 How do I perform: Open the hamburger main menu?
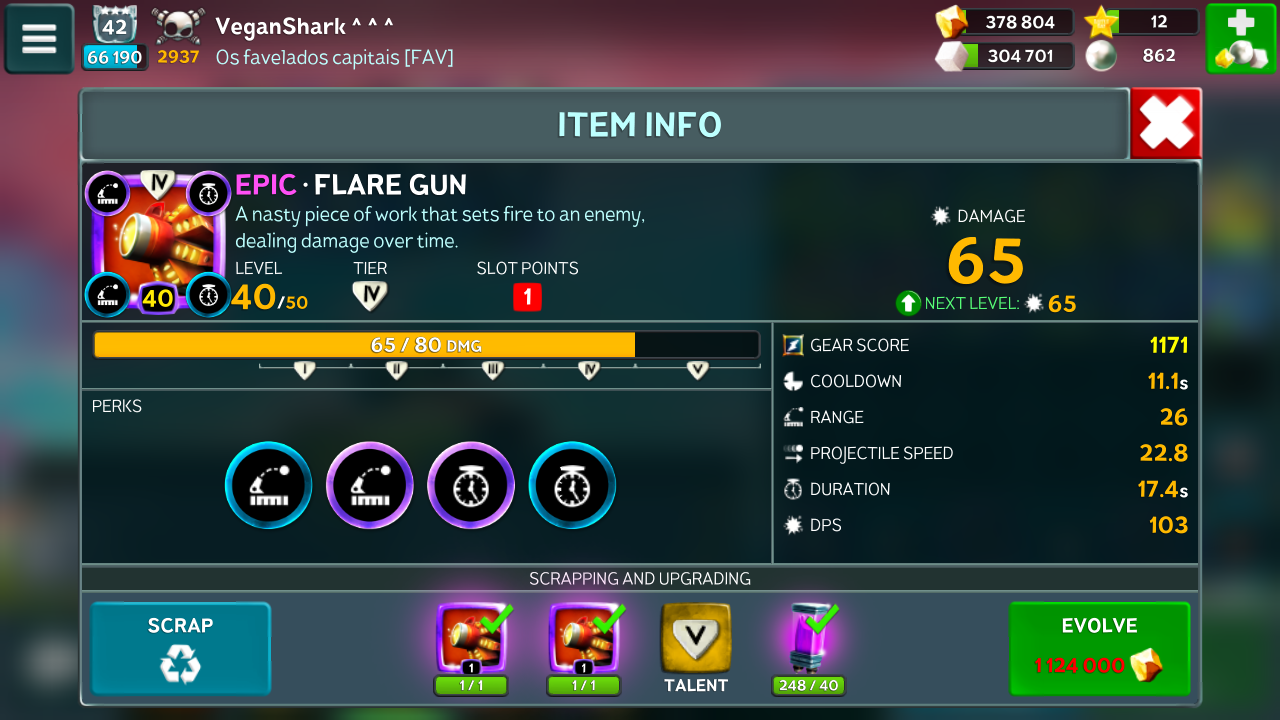coord(39,39)
